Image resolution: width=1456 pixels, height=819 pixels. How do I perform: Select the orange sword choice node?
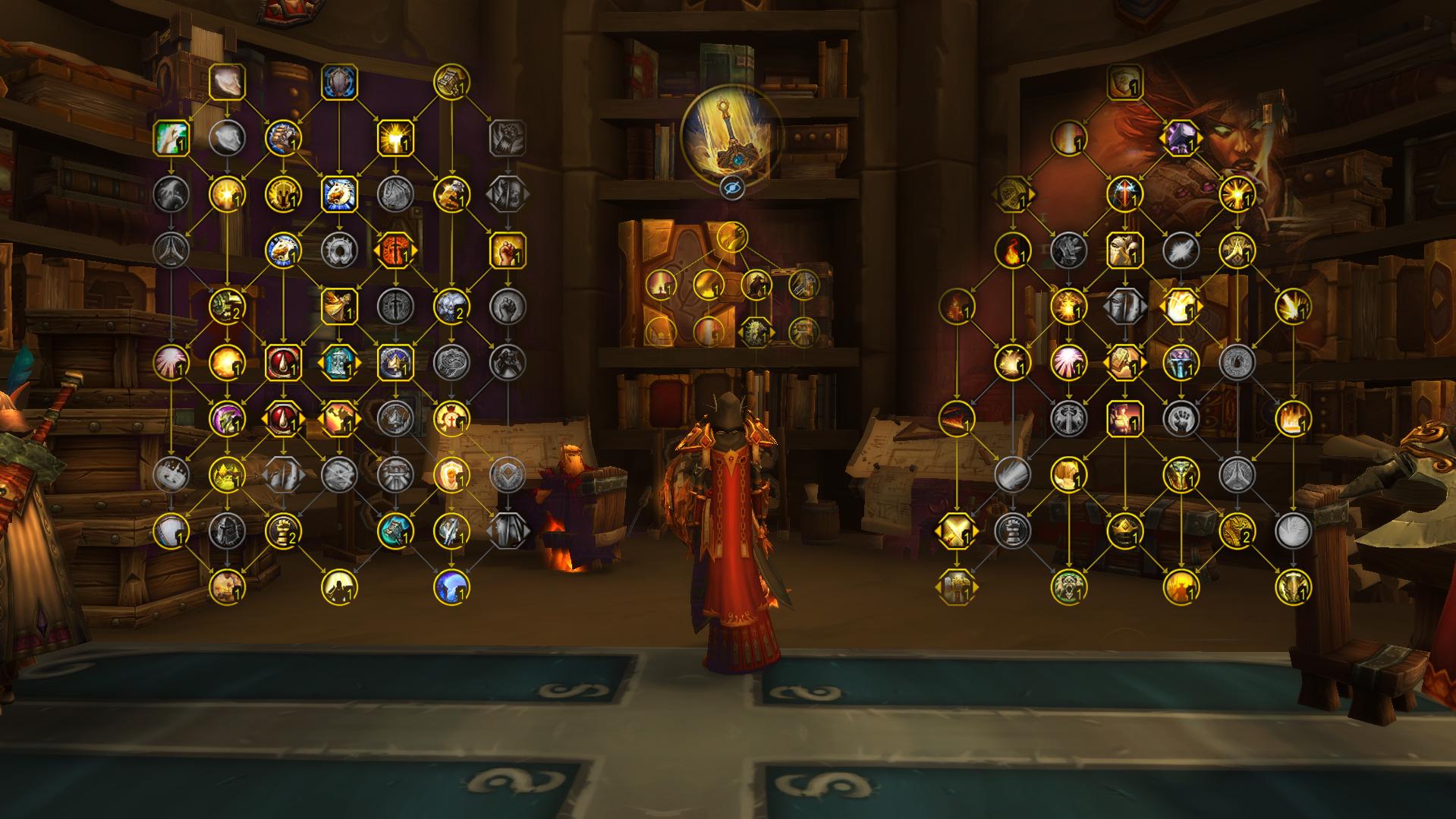395,250
